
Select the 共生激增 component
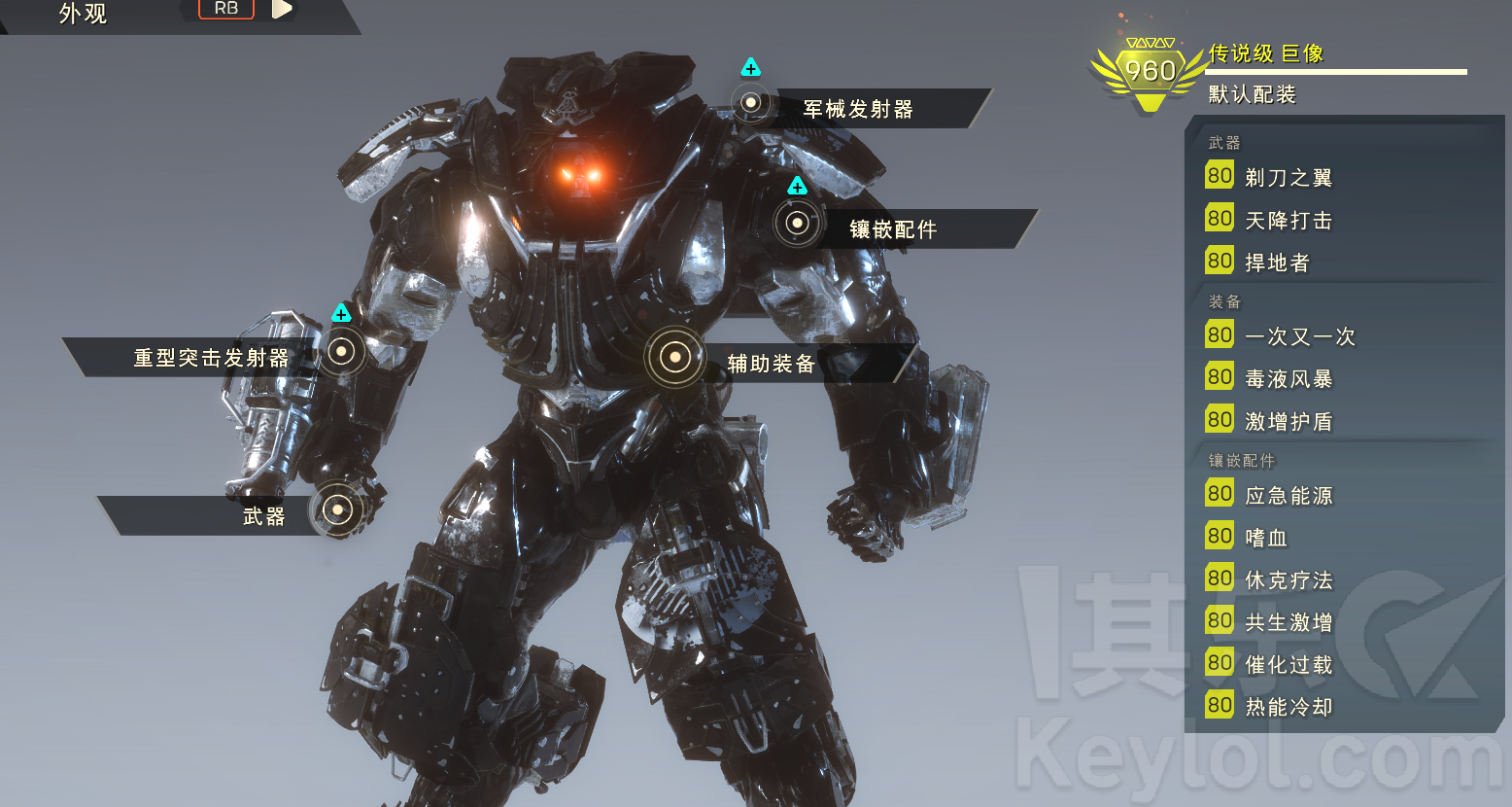1289,622
